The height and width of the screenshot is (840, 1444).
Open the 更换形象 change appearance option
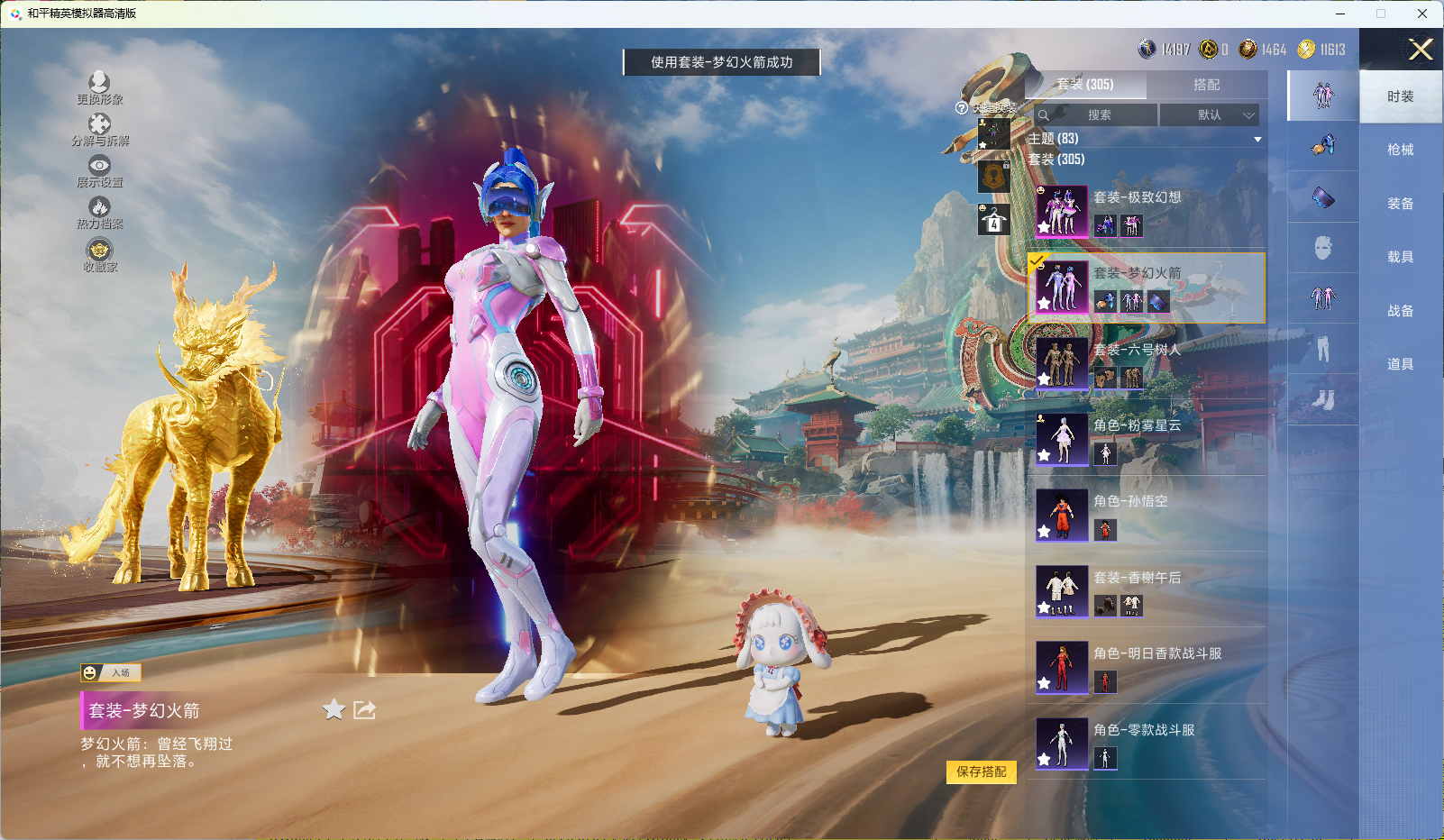pyautogui.click(x=99, y=88)
